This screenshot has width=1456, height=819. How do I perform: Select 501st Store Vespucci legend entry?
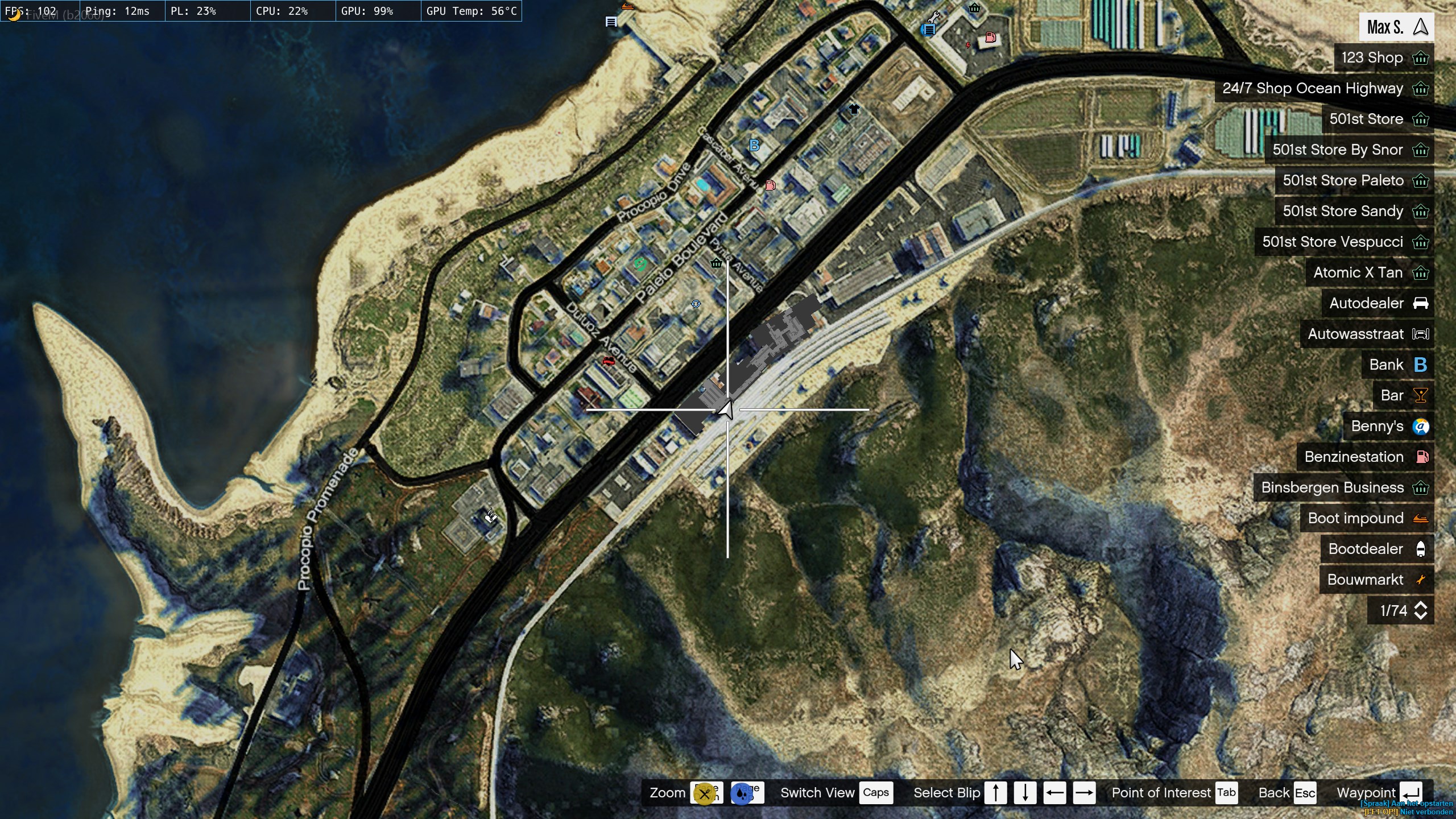point(1343,242)
